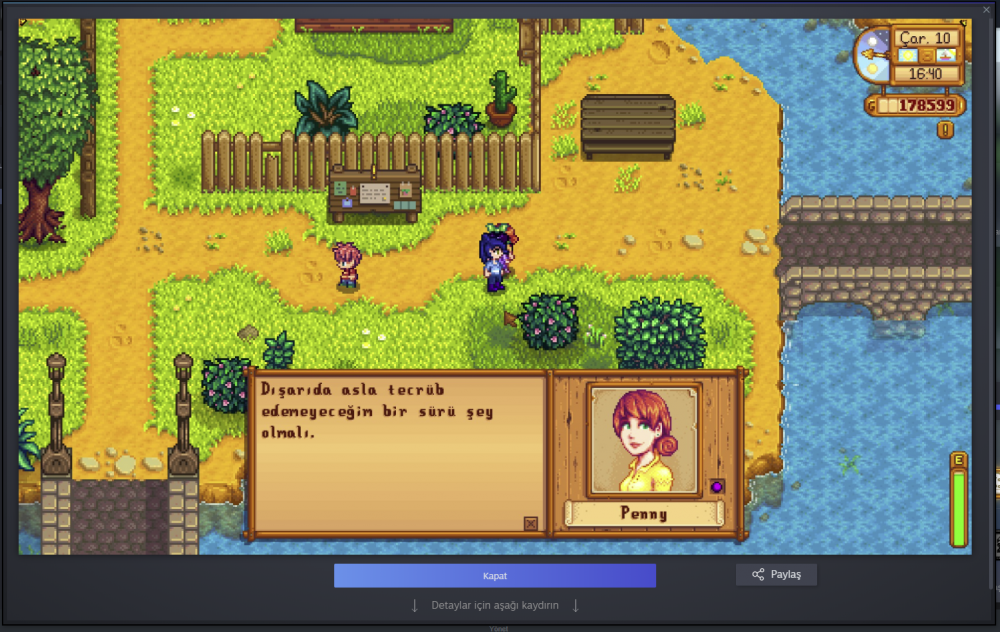The height and width of the screenshot is (632, 1000).
Task: Open the quest journal exclamation icon
Action: (x=945, y=130)
